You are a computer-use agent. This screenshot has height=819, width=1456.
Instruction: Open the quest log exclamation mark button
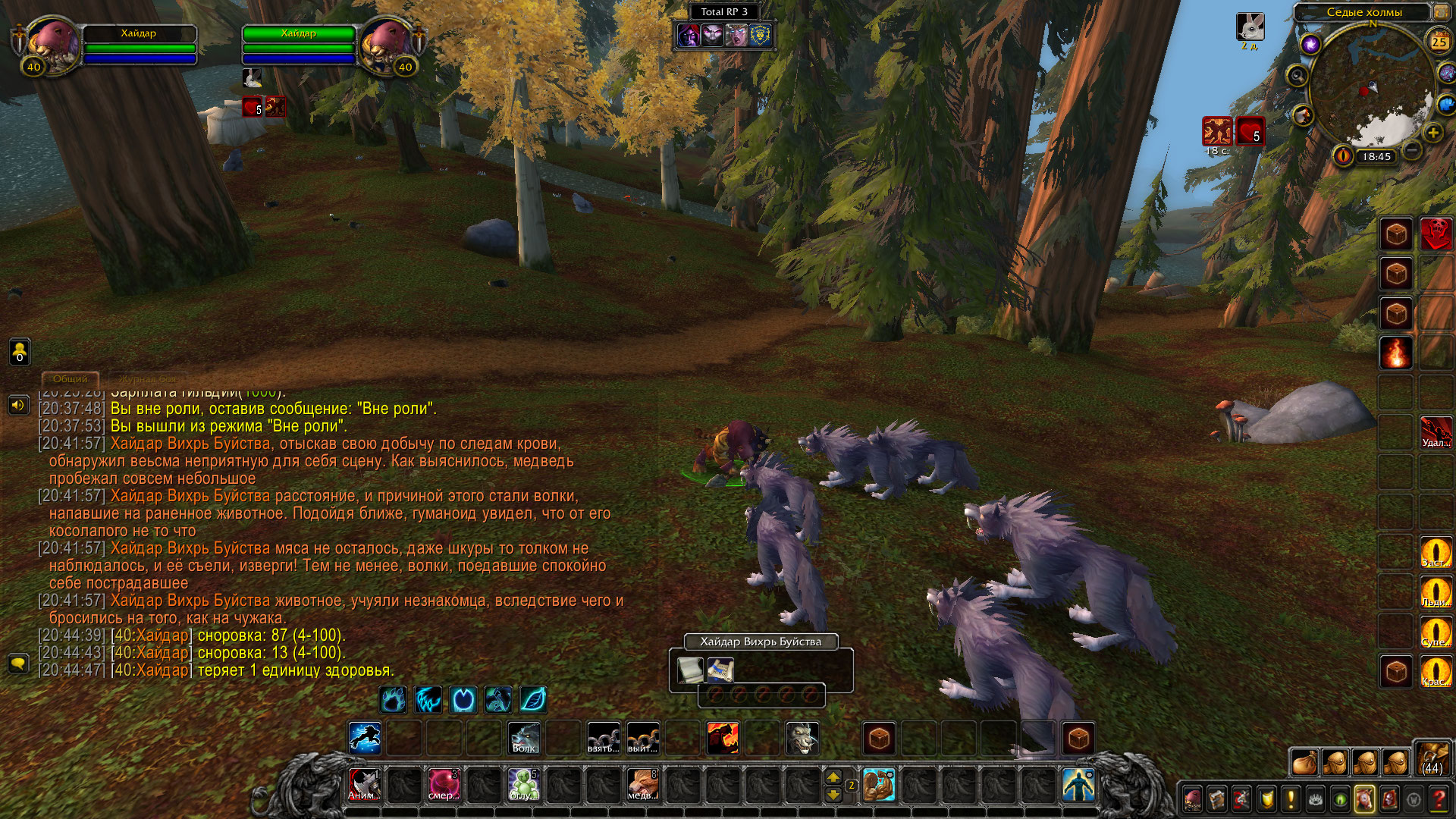click(1291, 799)
